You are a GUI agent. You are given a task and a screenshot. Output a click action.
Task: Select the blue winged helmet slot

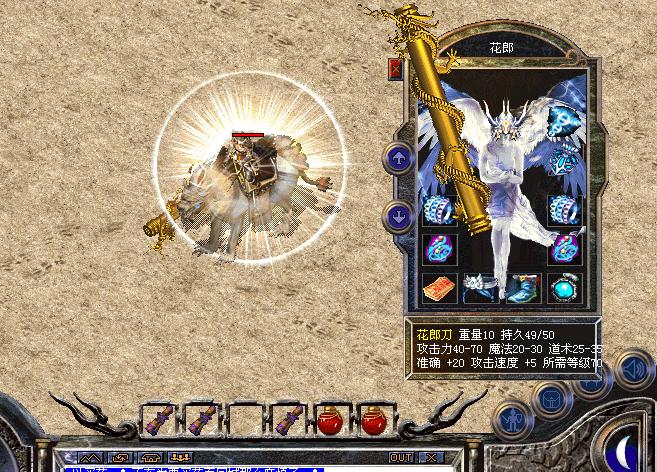click(565, 122)
